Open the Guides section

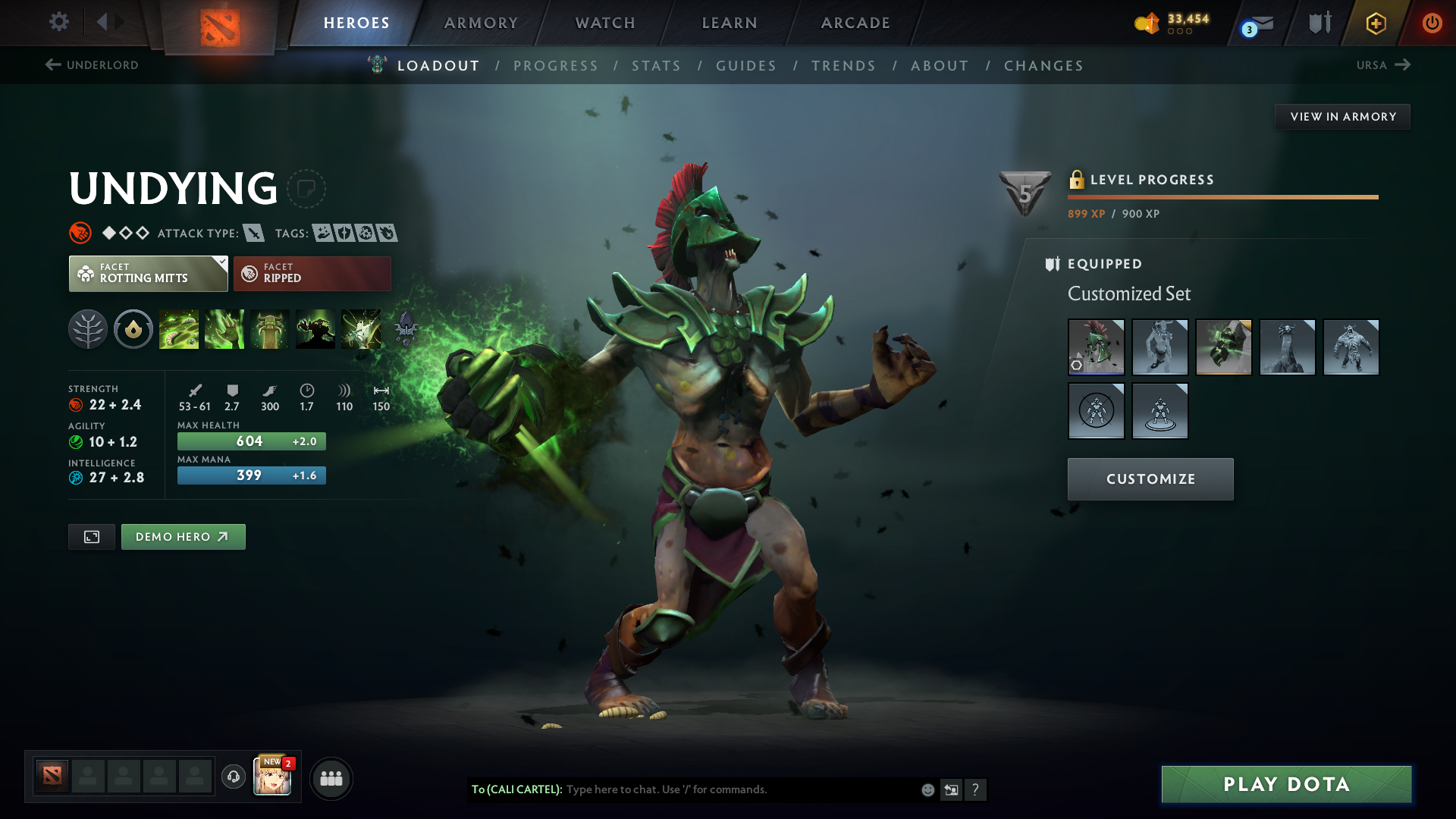pyautogui.click(x=746, y=66)
